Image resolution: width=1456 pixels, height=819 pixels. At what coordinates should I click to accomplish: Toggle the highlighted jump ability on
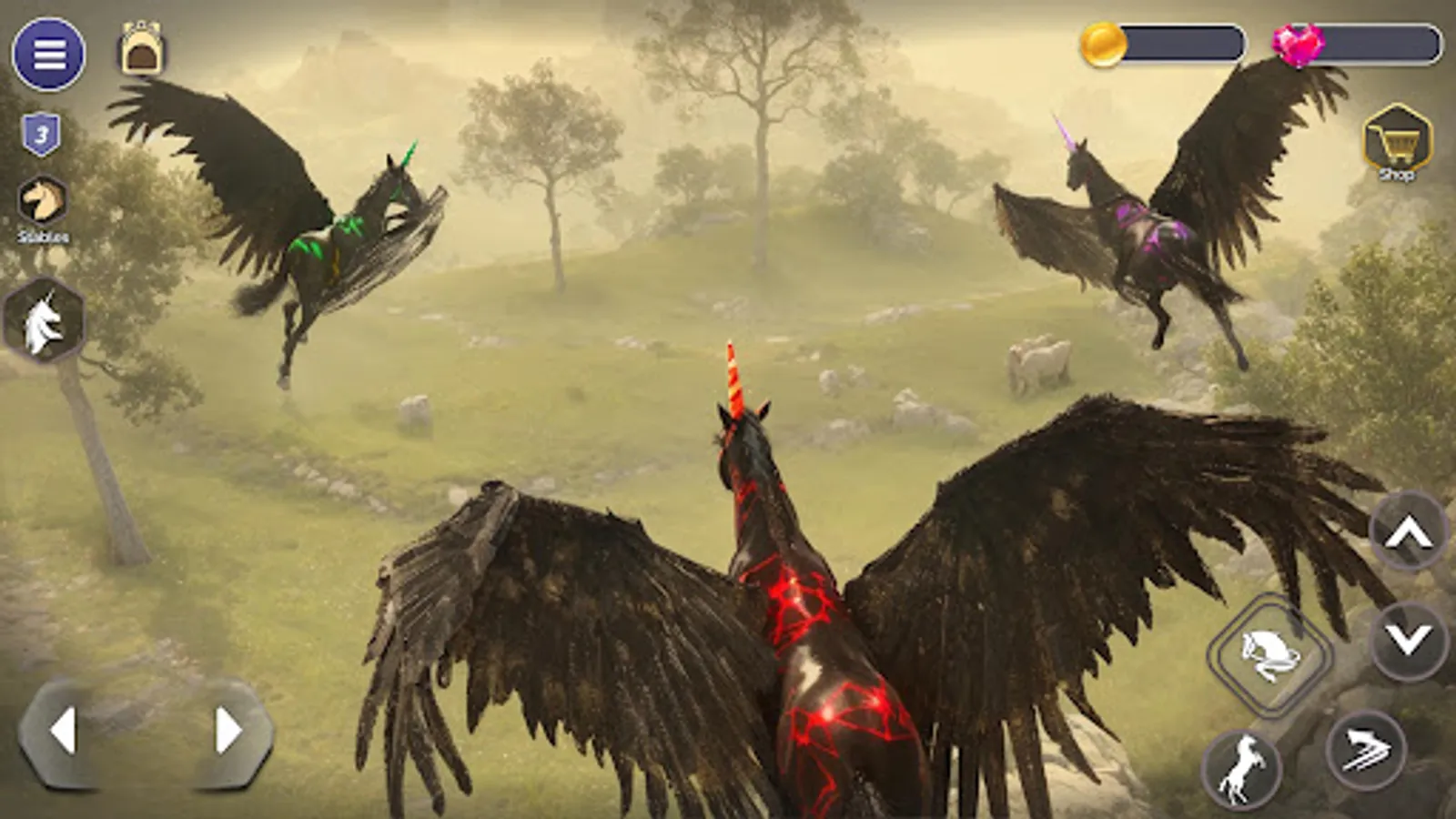pos(1270,653)
